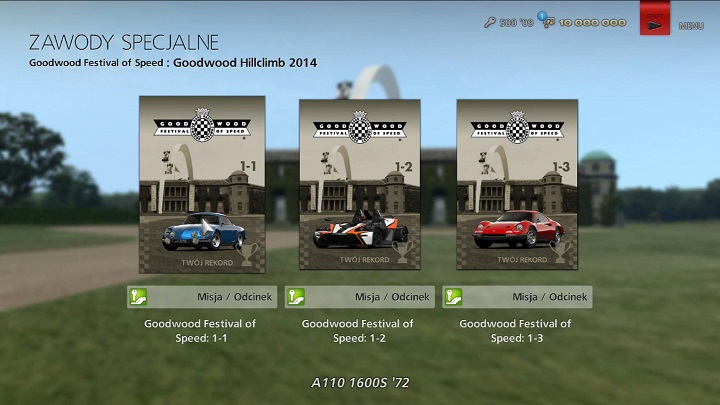Open Misja / Odcinek for event 1-2
The width and height of the screenshot is (720, 405).
[359, 297]
